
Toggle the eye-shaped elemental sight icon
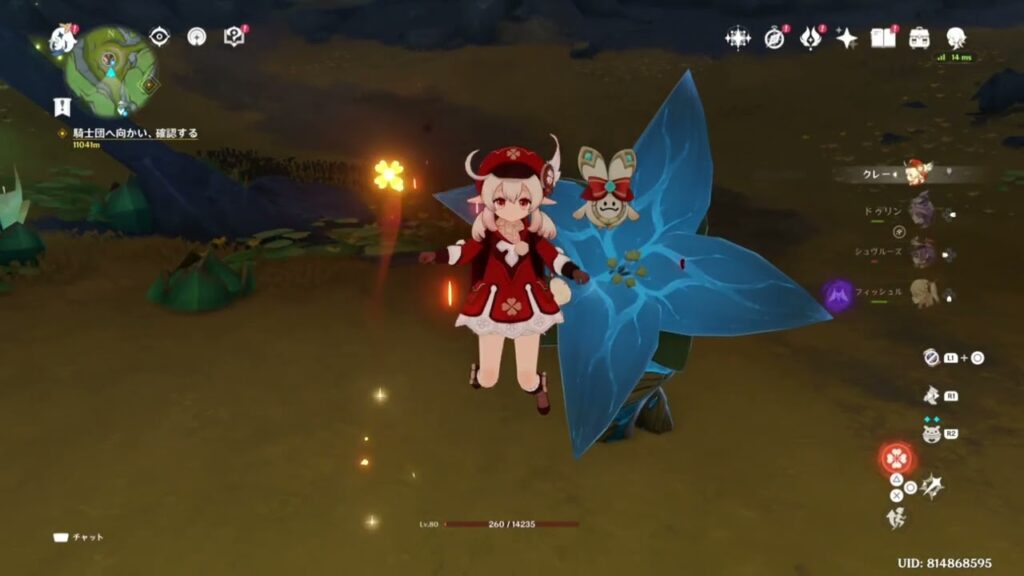click(159, 37)
